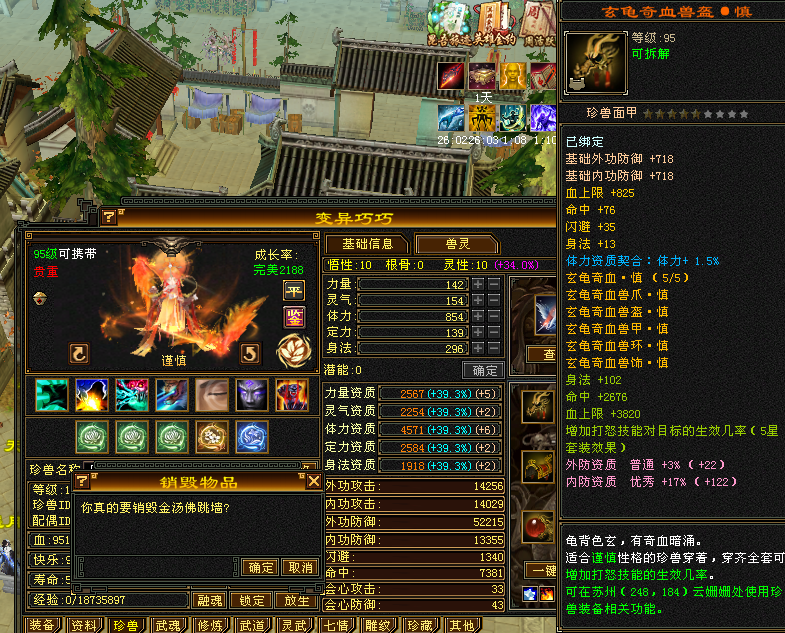The height and width of the screenshot is (633, 785).
Task: Switch to the 武魂 bottom tab
Action: (x=168, y=625)
